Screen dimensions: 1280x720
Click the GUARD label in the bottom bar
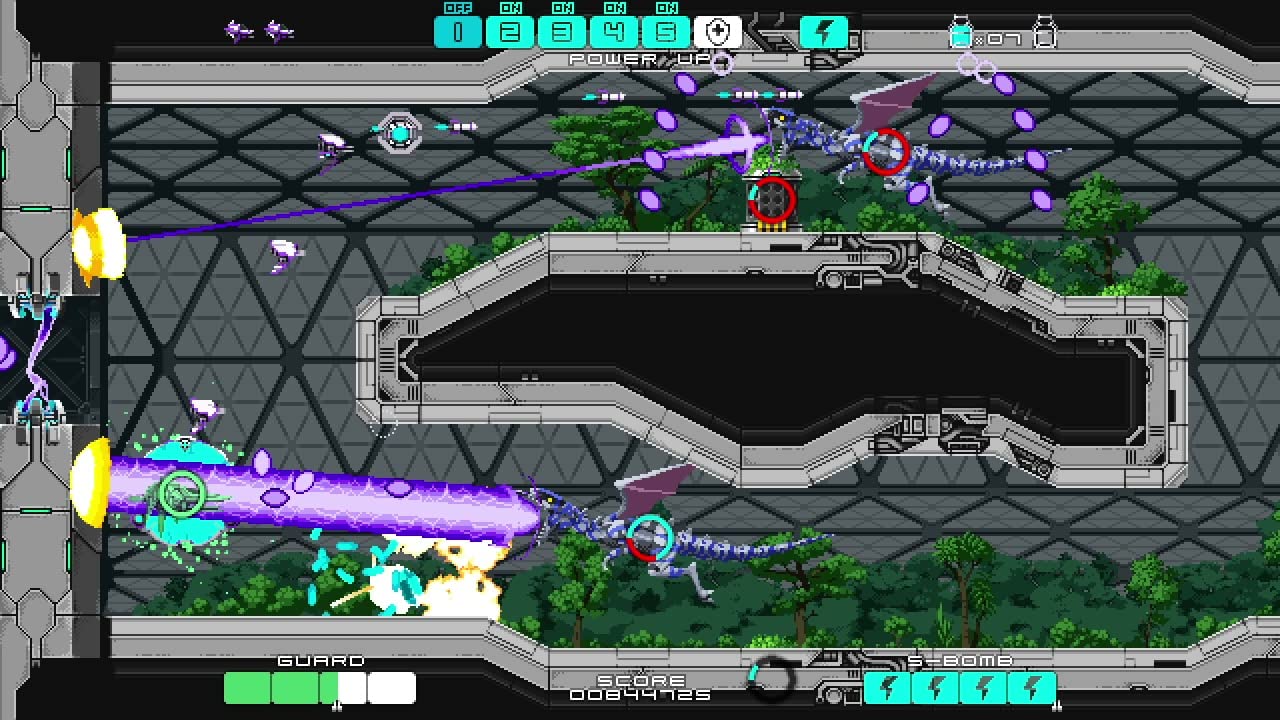tap(319, 660)
